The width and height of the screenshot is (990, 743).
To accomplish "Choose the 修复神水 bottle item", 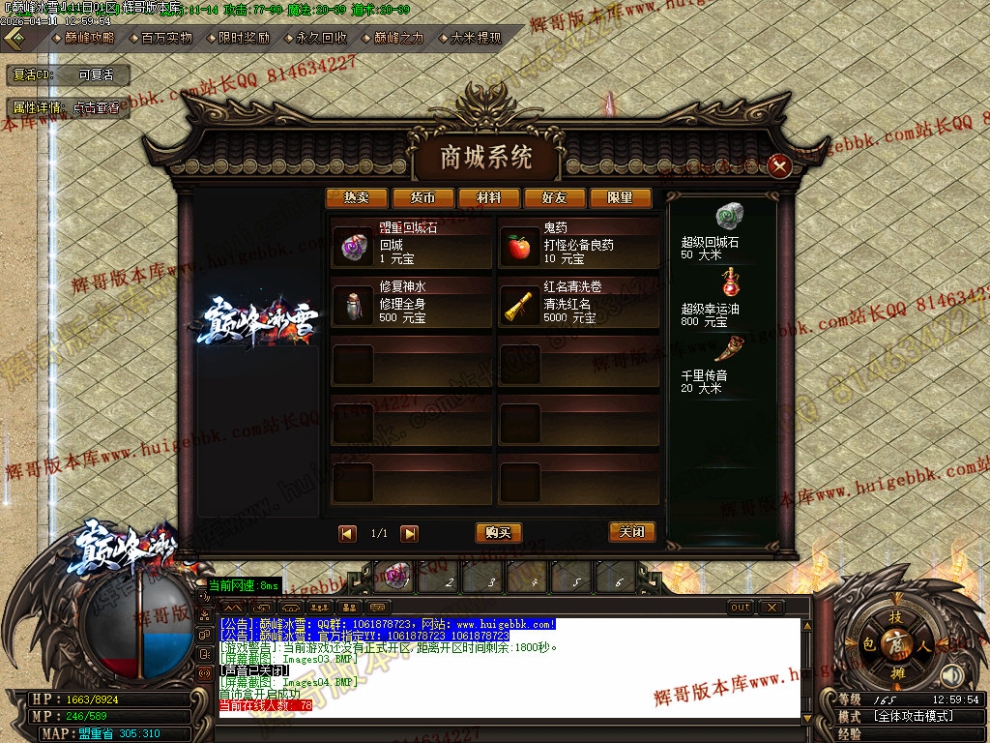I will [x=352, y=307].
